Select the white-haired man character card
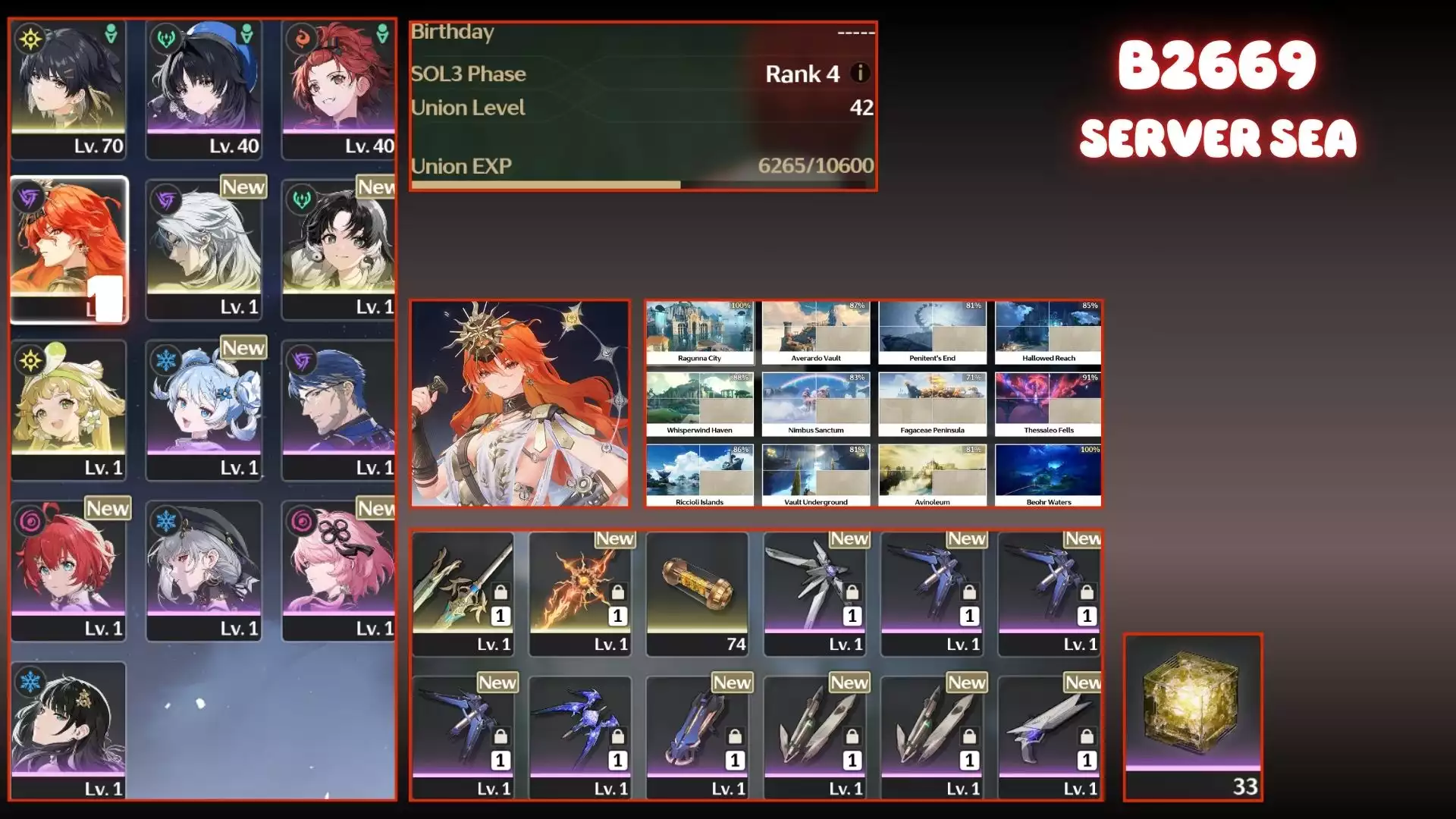Screen dimensions: 1456x819 click(x=203, y=249)
